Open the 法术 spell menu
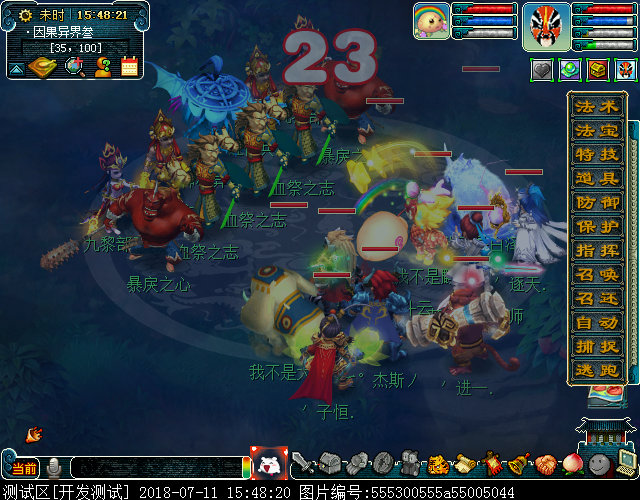This screenshot has width=640, height=500. tap(596, 107)
